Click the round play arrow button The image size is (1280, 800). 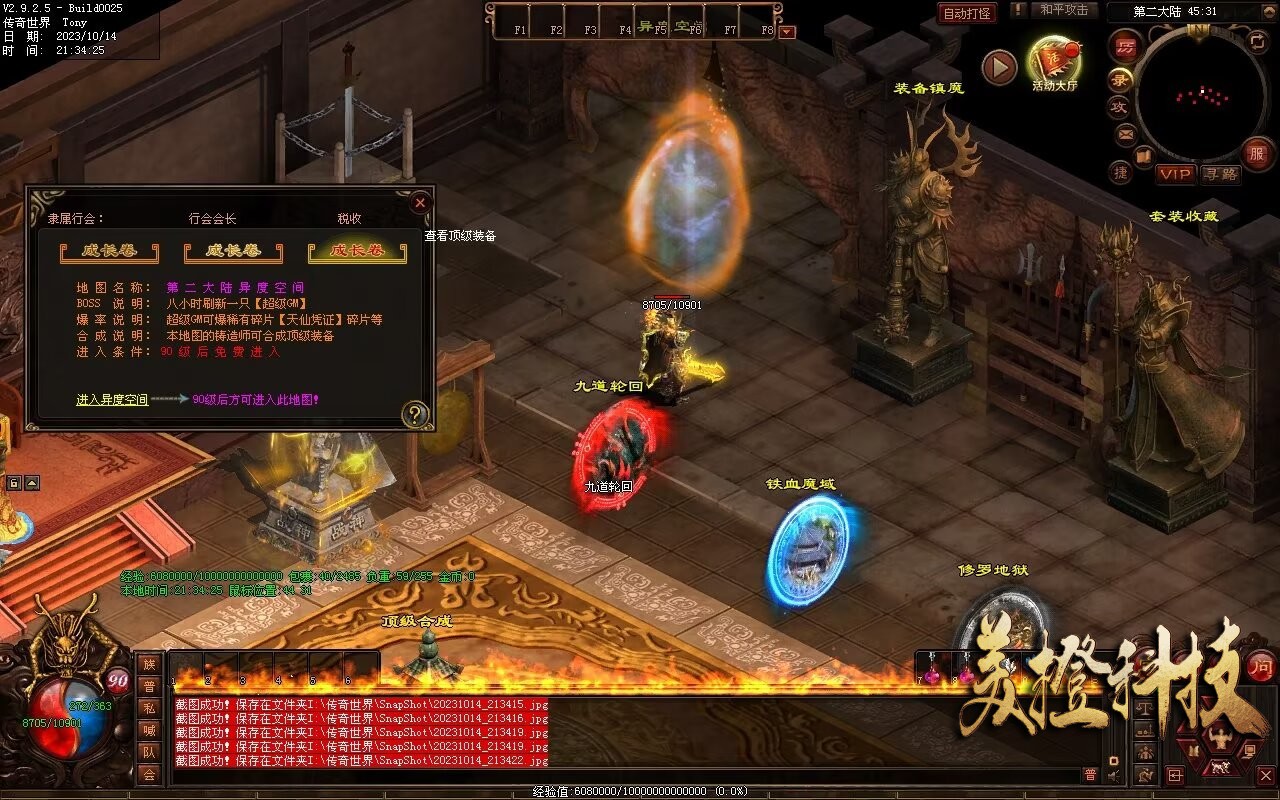click(x=998, y=67)
